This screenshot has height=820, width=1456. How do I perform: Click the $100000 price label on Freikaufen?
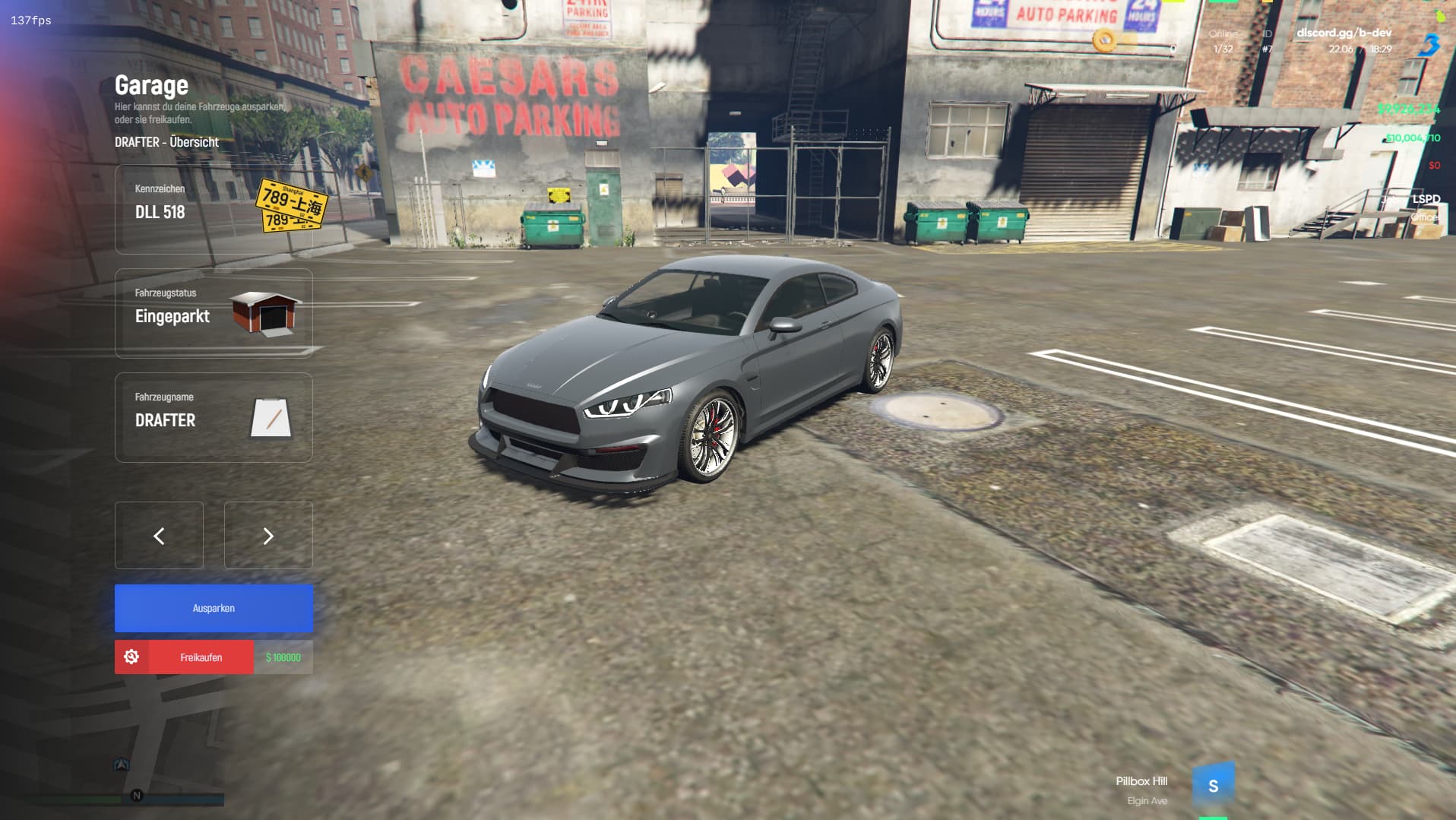pos(282,657)
